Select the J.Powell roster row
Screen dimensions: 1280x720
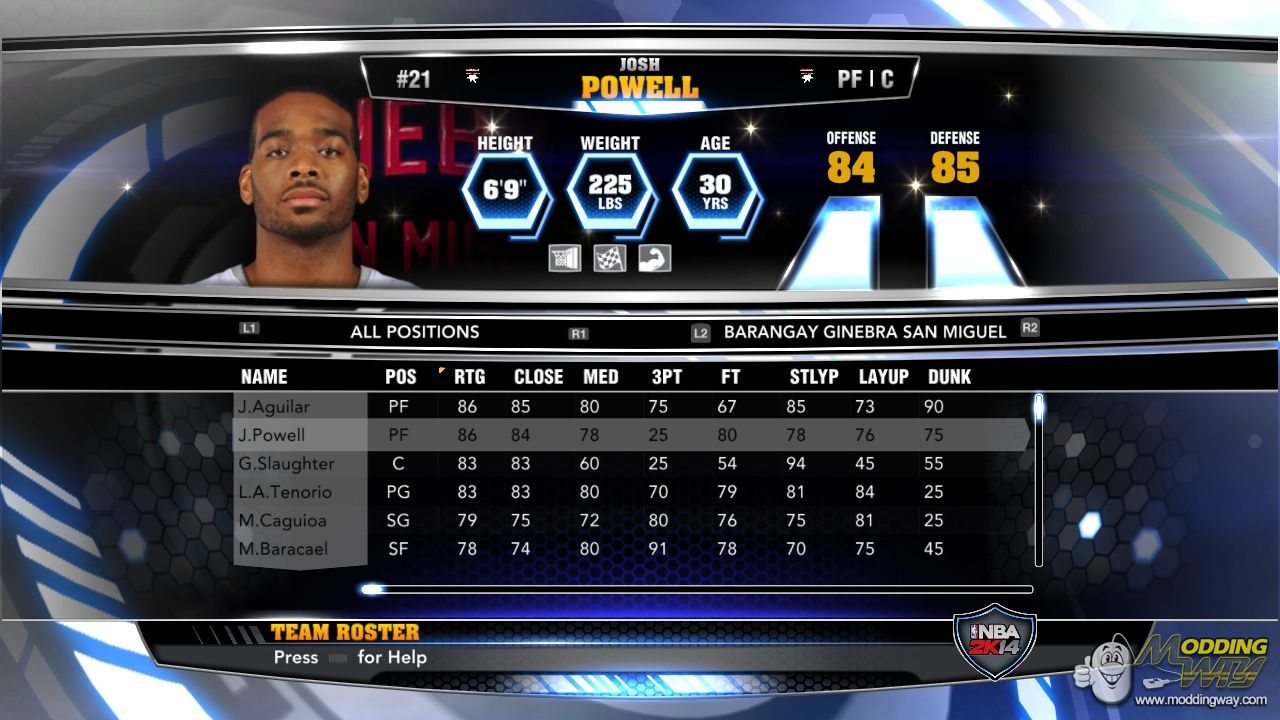(300, 435)
